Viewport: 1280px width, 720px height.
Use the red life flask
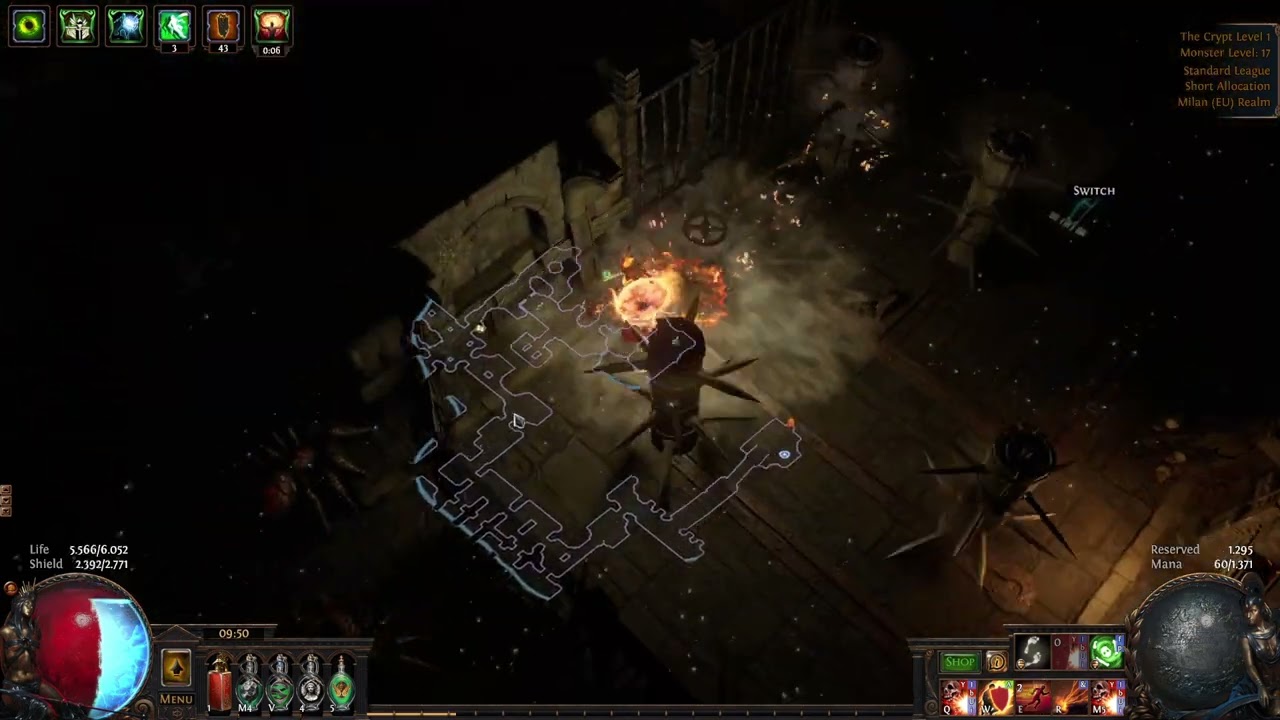[219, 685]
